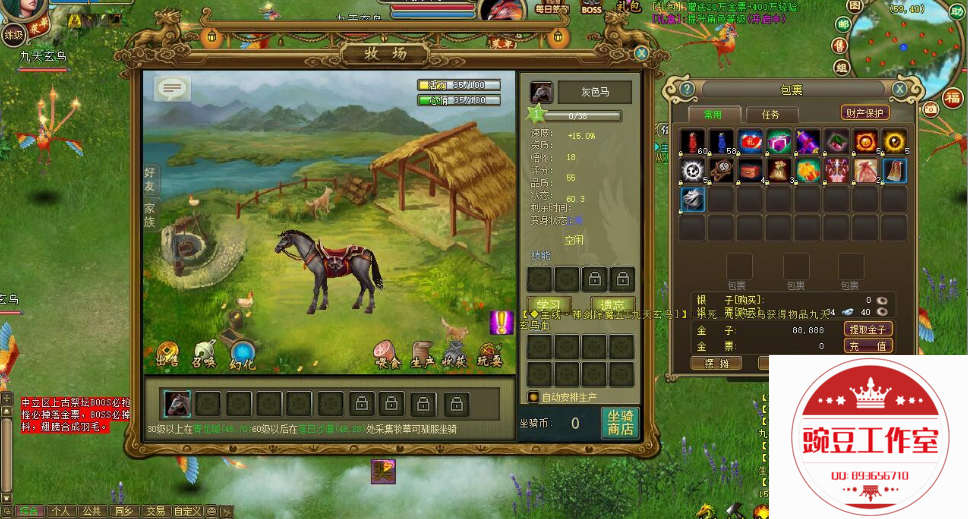Viewport: 968px width, 519px height.
Task: Switch to the 任务 tab in bag
Action: [x=770, y=115]
